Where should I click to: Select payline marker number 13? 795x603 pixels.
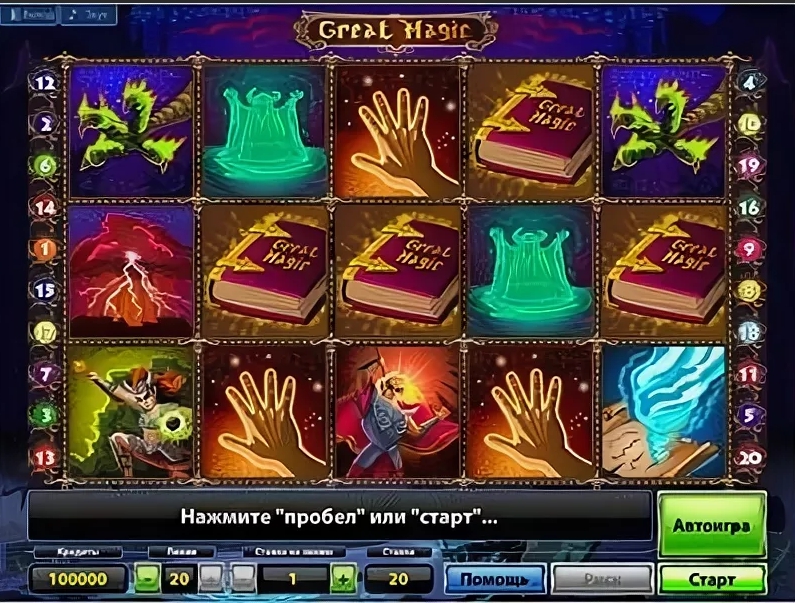(x=45, y=458)
